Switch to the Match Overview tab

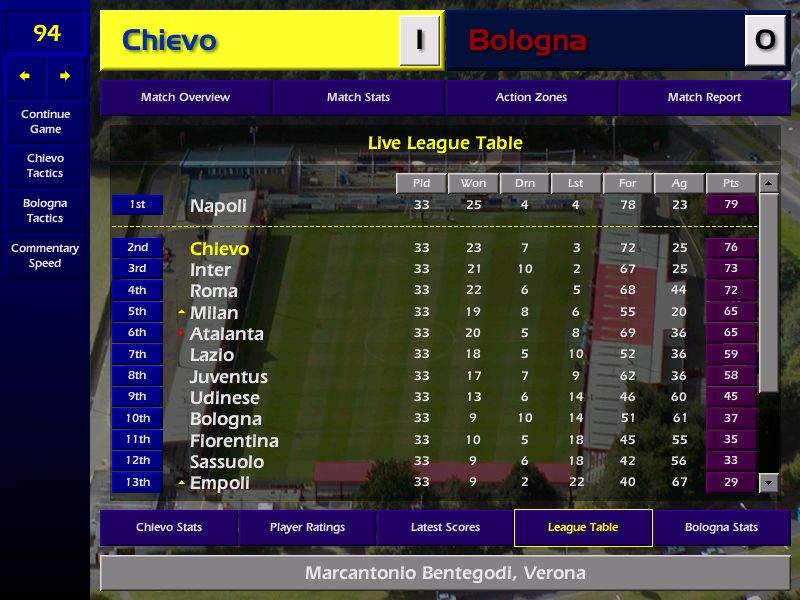click(185, 97)
